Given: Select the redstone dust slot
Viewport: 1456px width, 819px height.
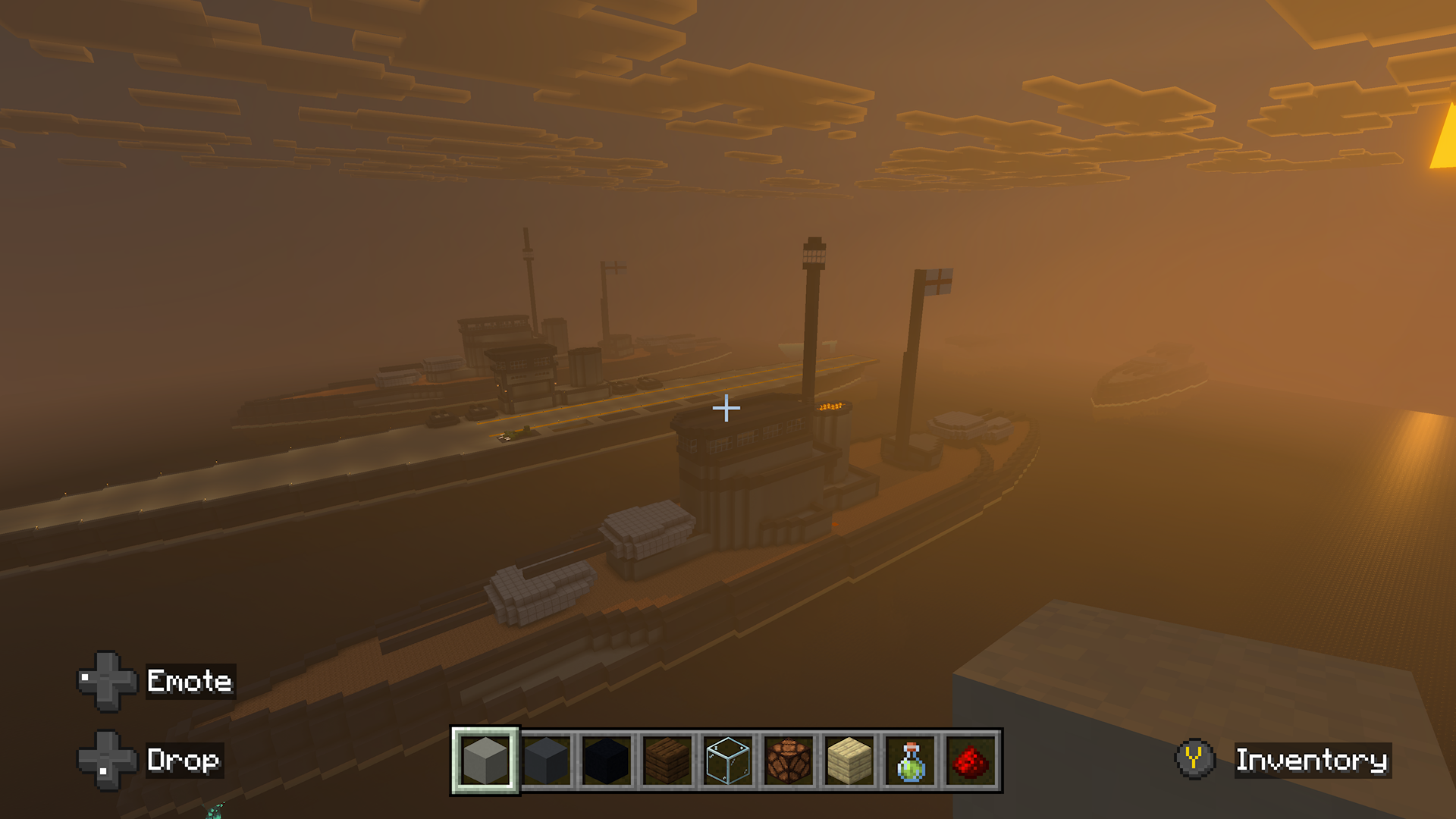Looking at the screenshot, I should 971,761.
